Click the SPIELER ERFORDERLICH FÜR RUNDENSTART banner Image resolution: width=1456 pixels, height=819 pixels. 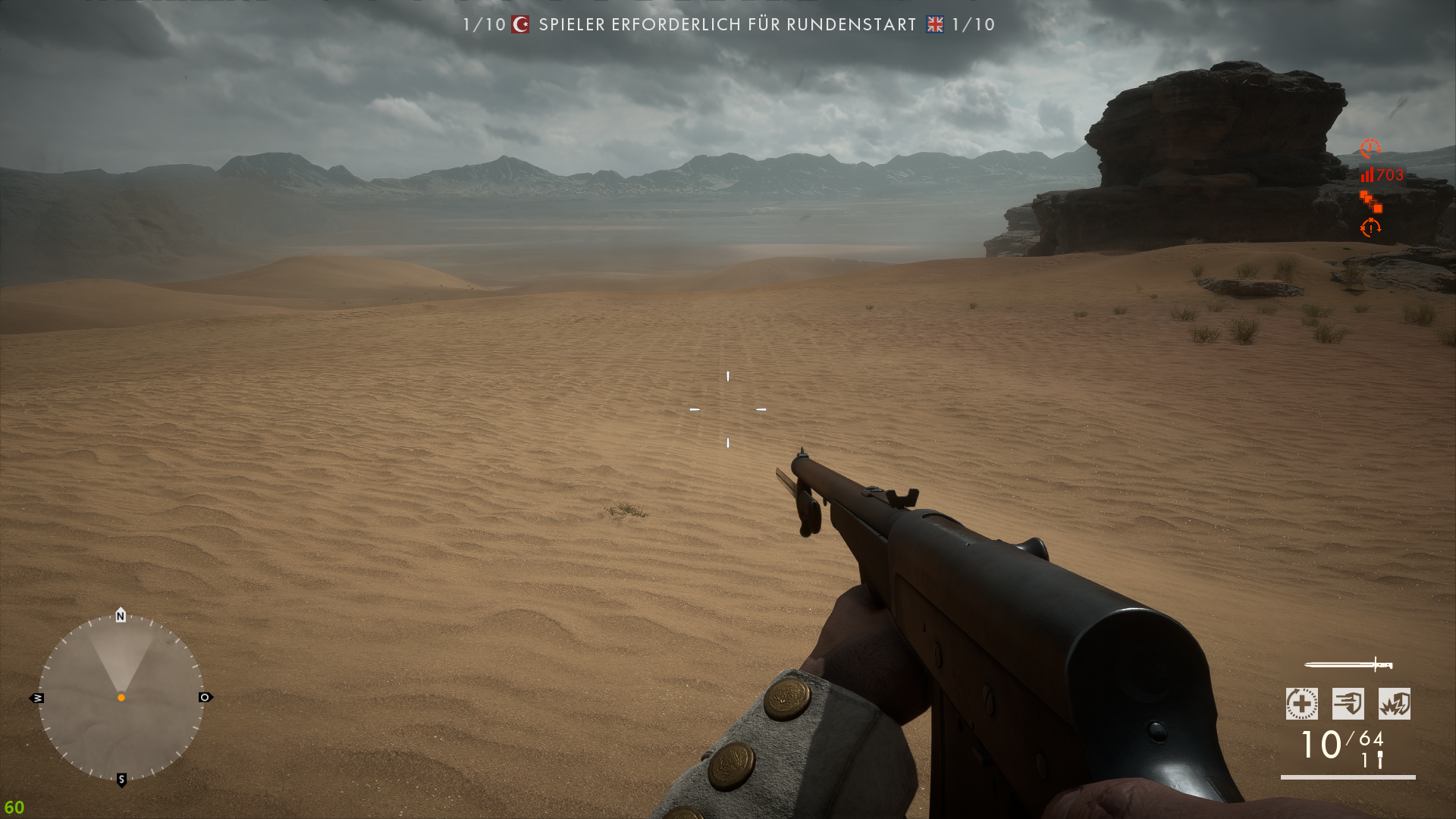pyautogui.click(x=724, y=25)
